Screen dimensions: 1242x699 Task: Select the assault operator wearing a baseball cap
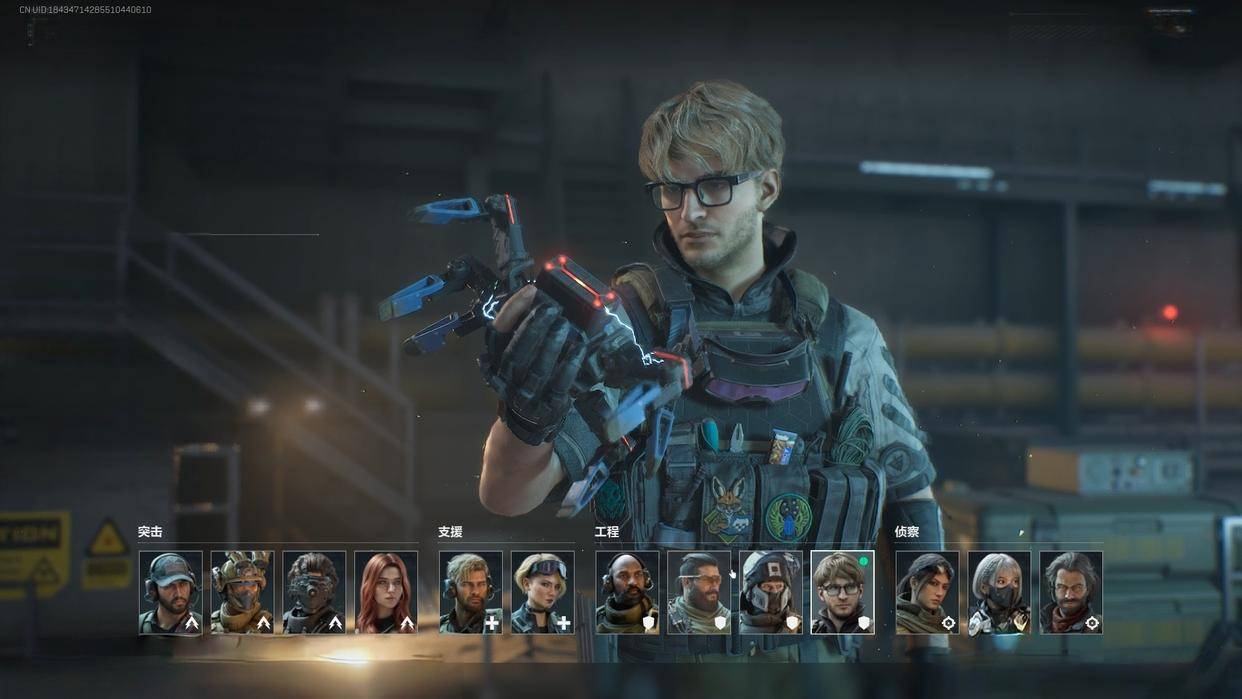(x=170, y=592)
